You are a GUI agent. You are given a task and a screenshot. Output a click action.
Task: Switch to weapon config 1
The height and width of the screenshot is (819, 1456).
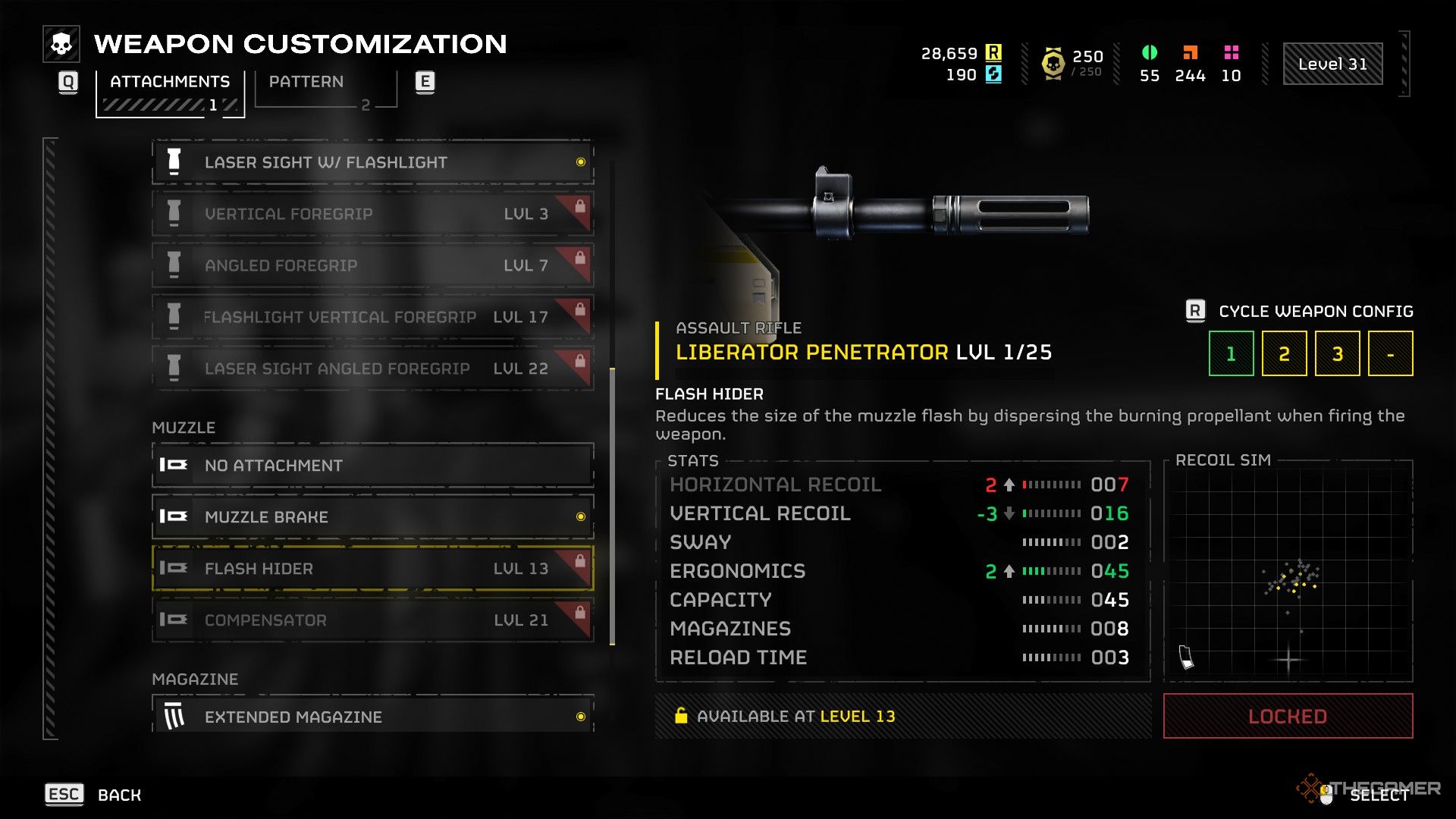(1231, 353)
